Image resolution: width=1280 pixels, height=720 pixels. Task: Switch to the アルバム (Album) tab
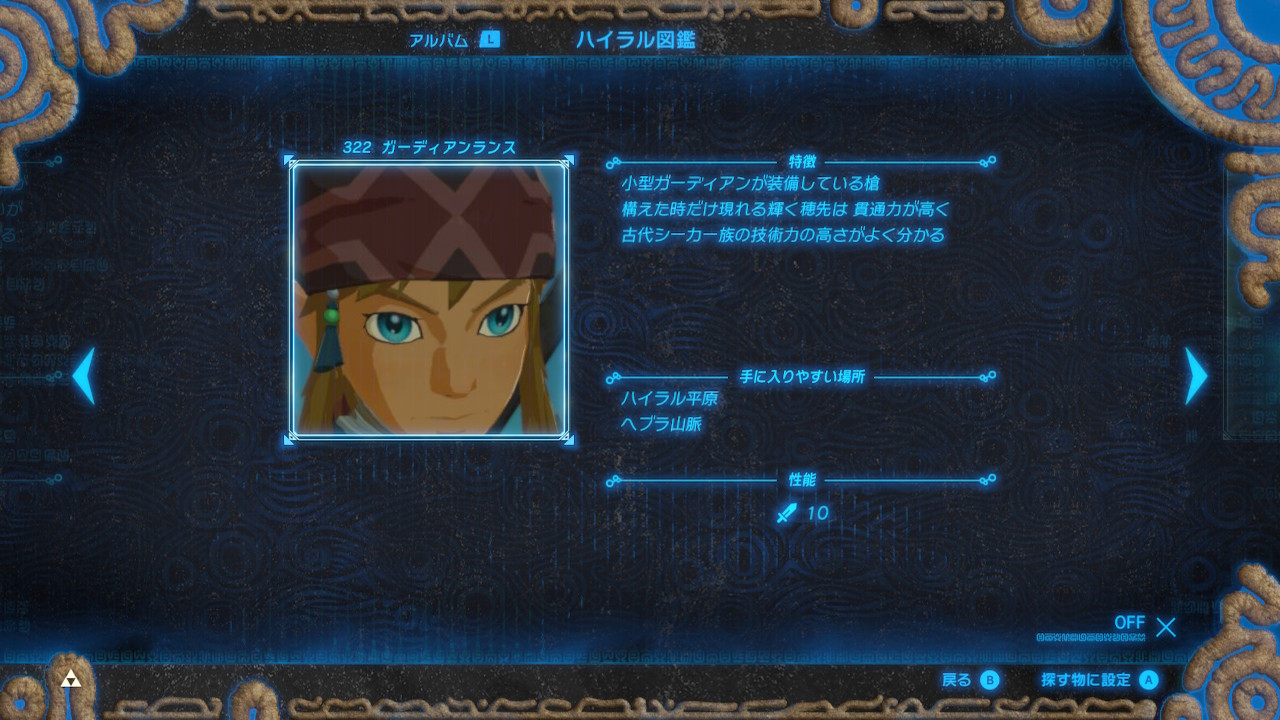pyautogui.click(x=453, y=40)
